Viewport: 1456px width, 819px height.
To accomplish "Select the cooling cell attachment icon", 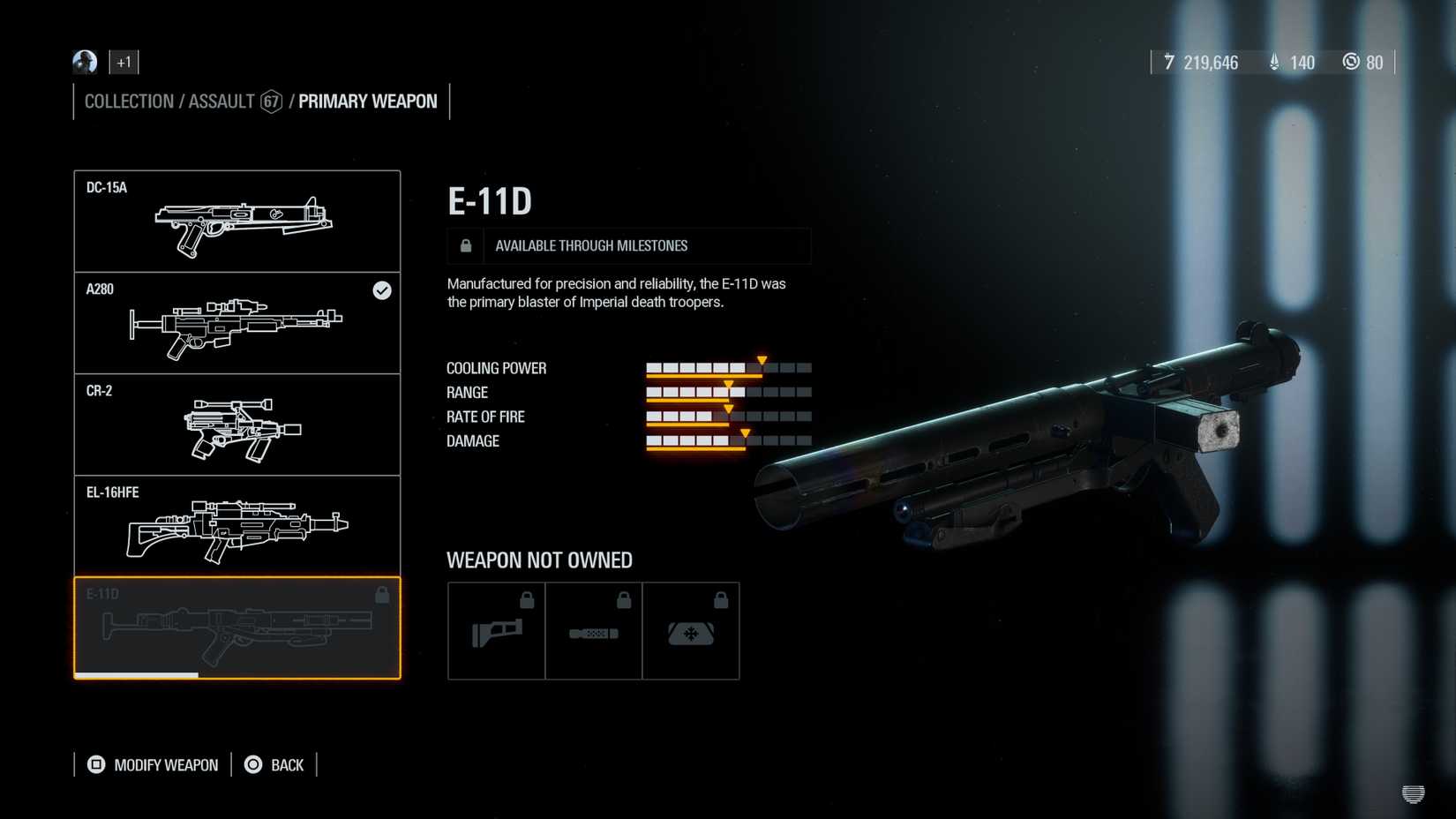I will click(x=692, y=630).
